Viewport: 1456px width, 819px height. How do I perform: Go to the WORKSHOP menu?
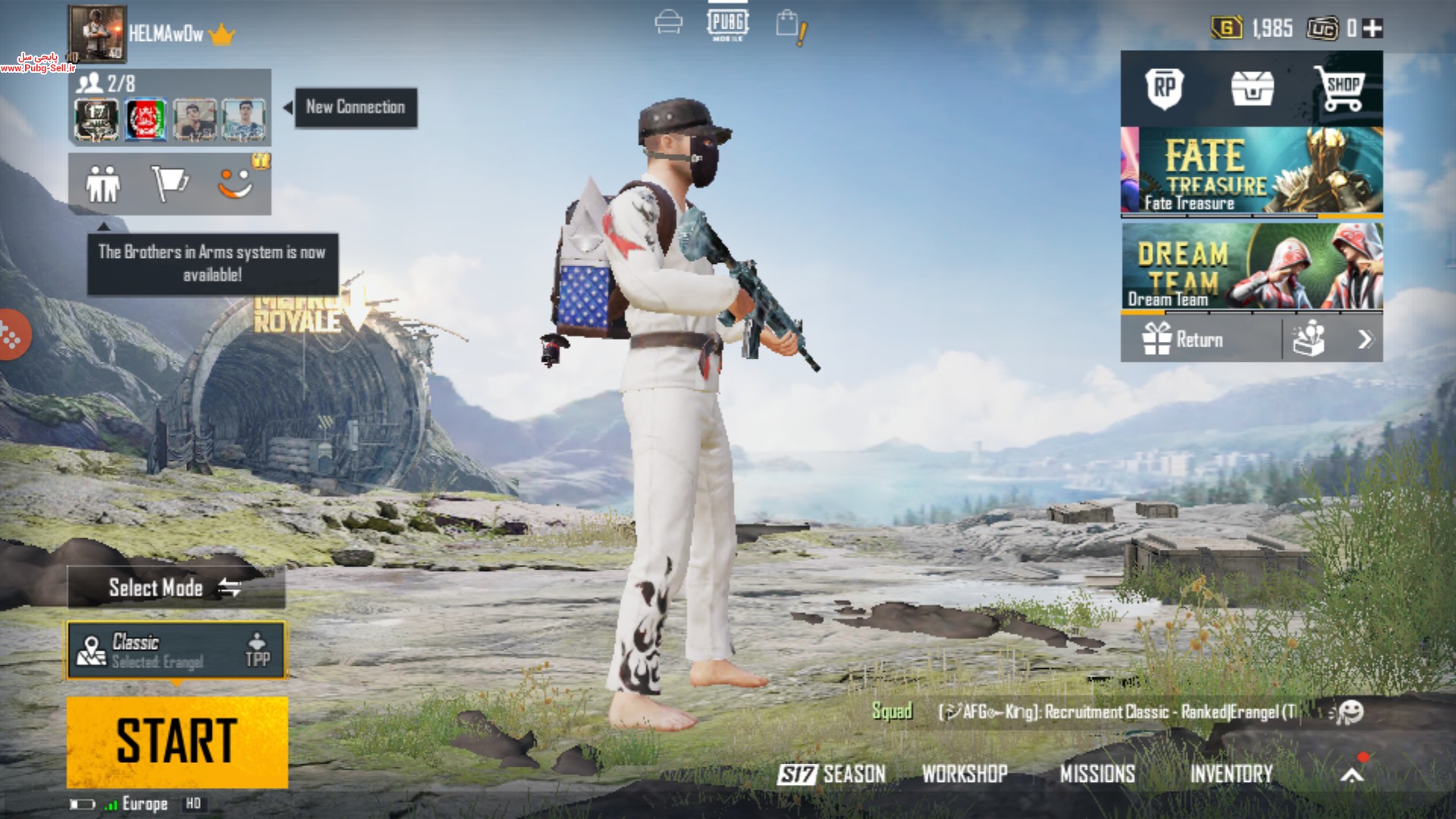(x=965, y=773)
